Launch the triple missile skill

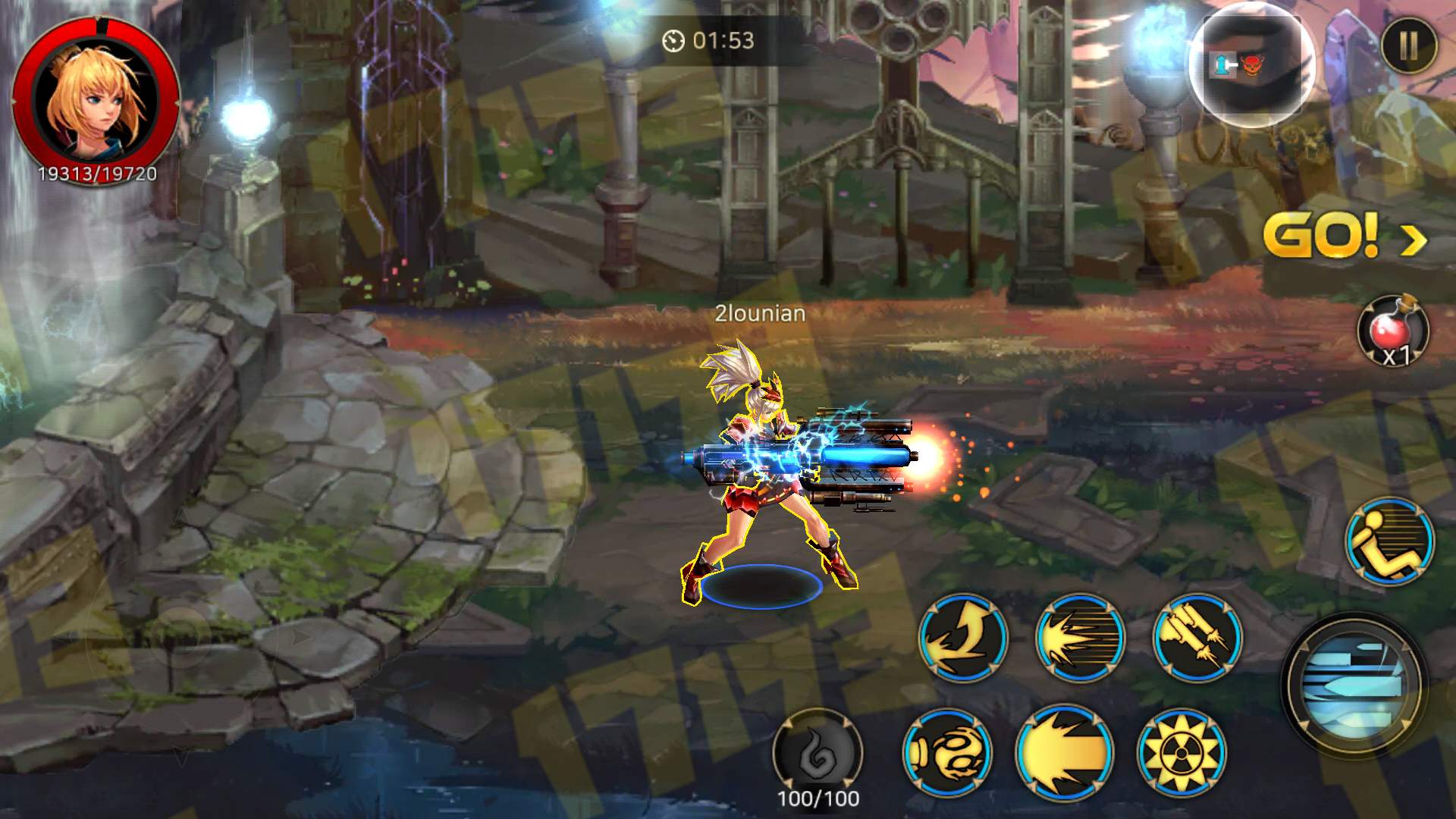coord(1197,637)
